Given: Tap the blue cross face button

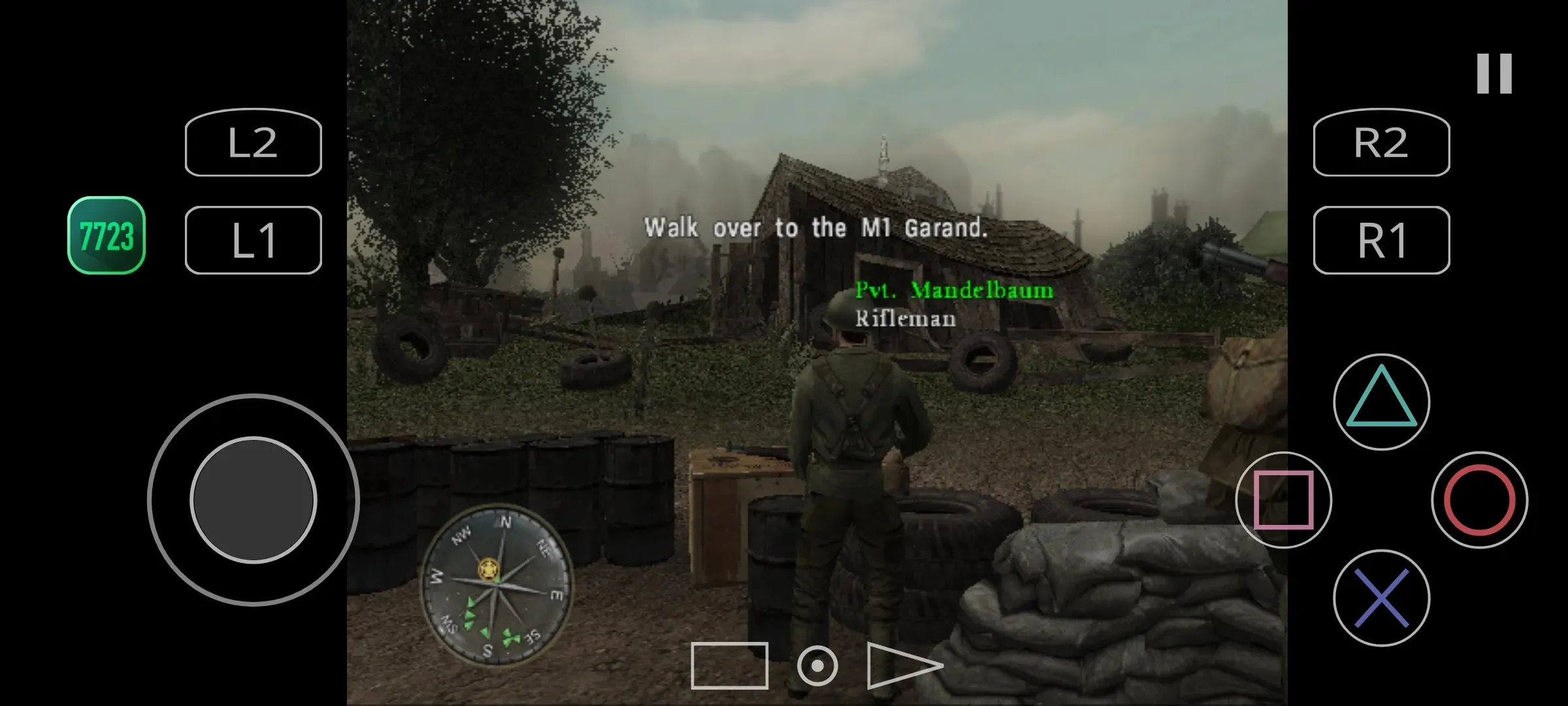Looking at the screenshot, I should pyautogui.click(x=1381, y=598).
